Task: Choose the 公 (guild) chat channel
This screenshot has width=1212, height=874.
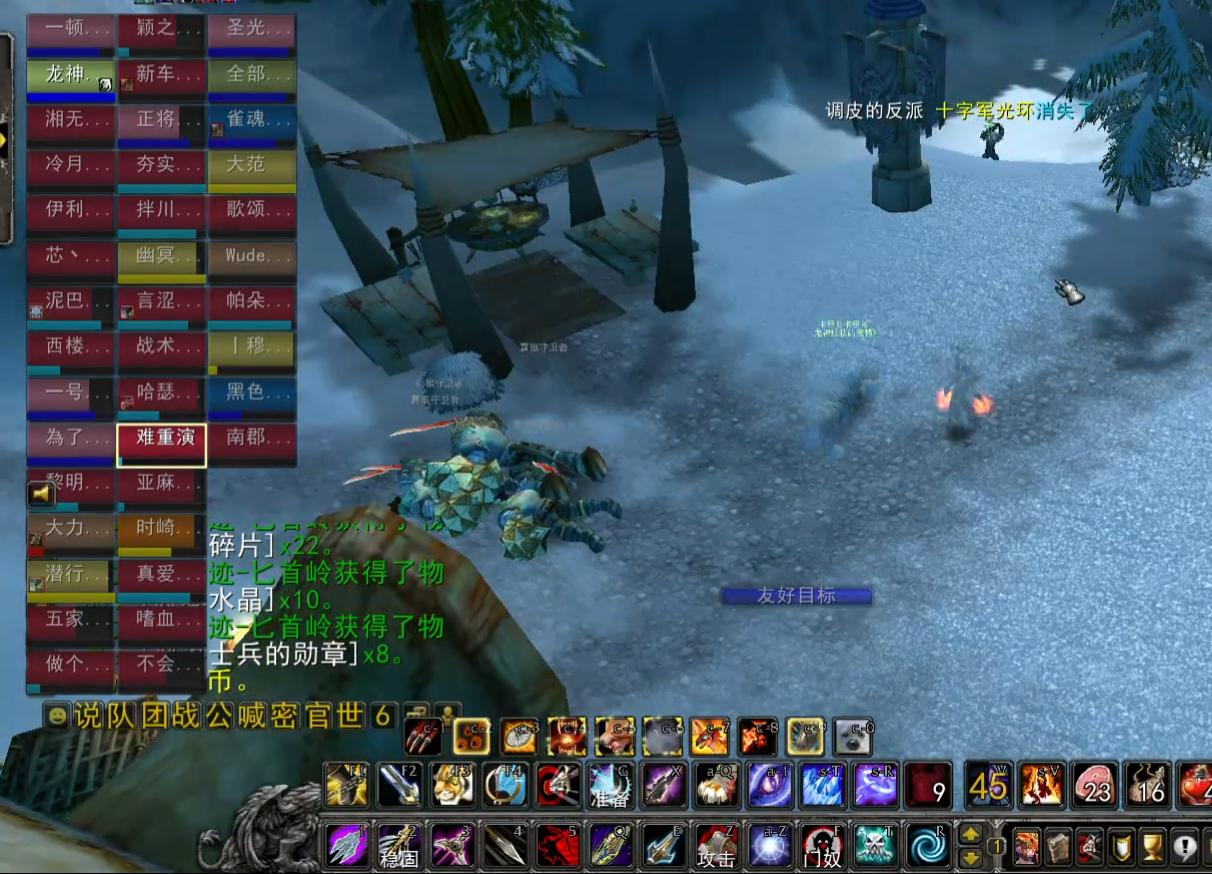Action: (x=219, y=716)
